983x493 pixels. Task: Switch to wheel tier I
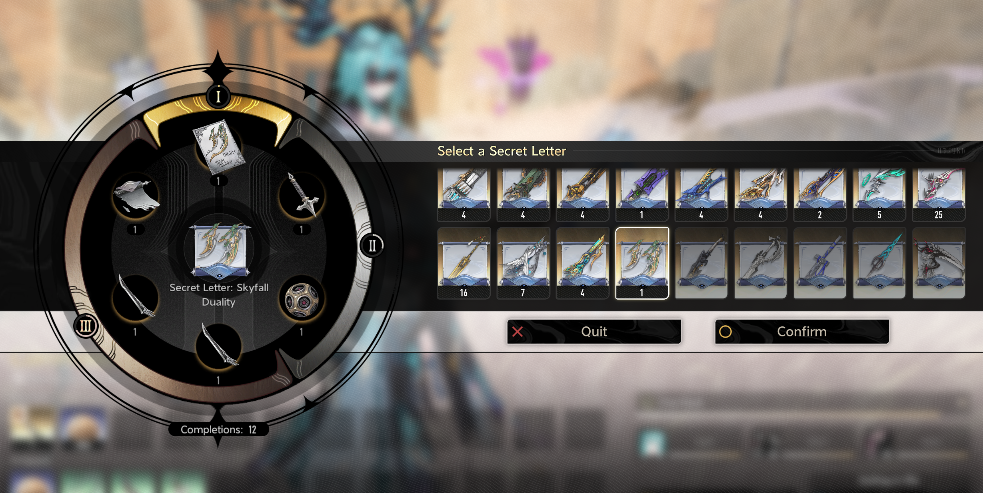(x=218, y=96)
